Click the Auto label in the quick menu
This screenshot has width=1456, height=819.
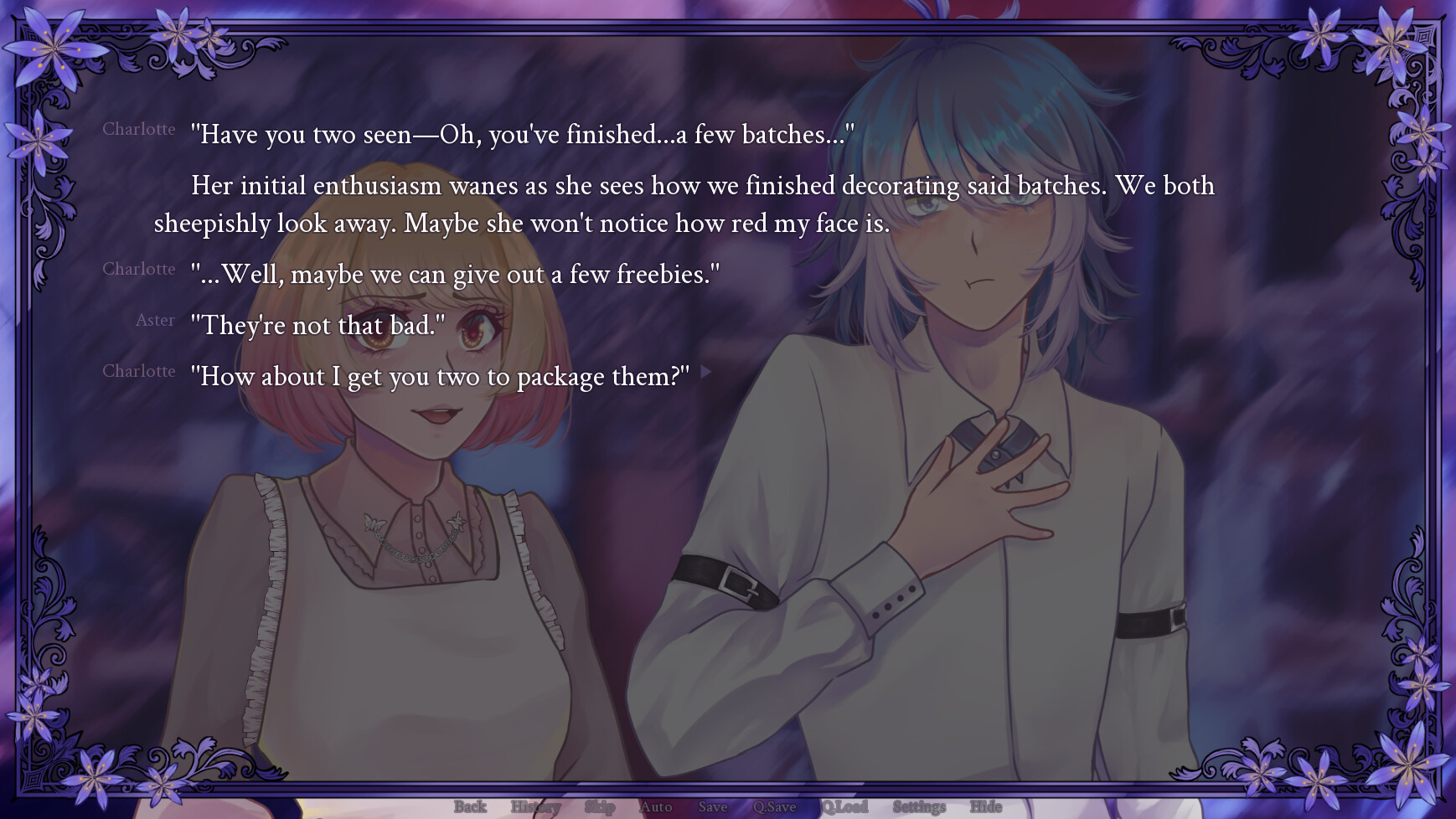pyautogui.click(x=656, y=806)
